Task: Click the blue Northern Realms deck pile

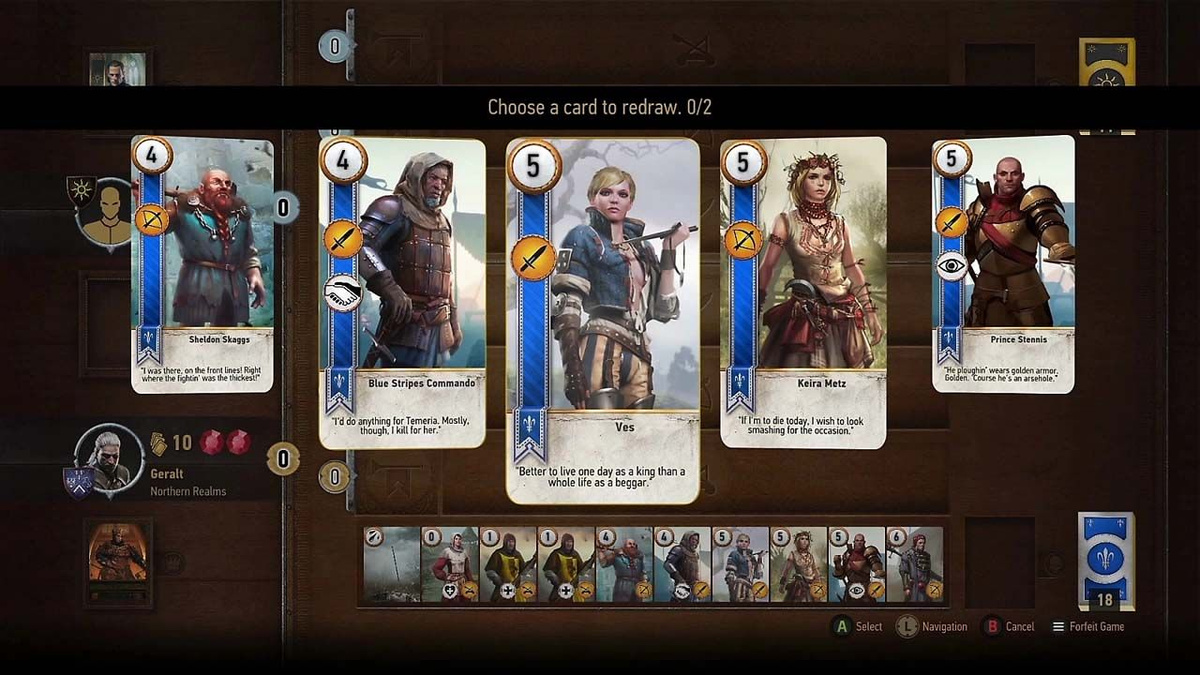Action: click(1106, 558)
